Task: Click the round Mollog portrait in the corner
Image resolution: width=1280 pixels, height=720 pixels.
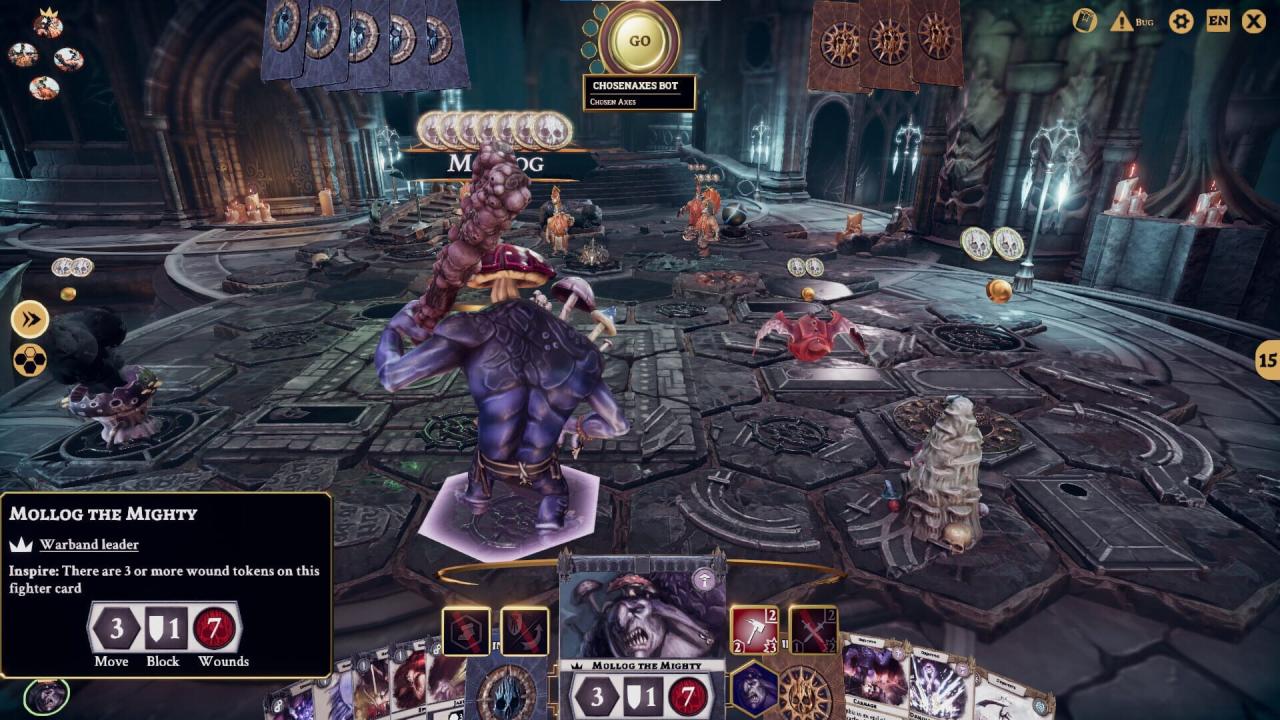Action: coord(45,697)
